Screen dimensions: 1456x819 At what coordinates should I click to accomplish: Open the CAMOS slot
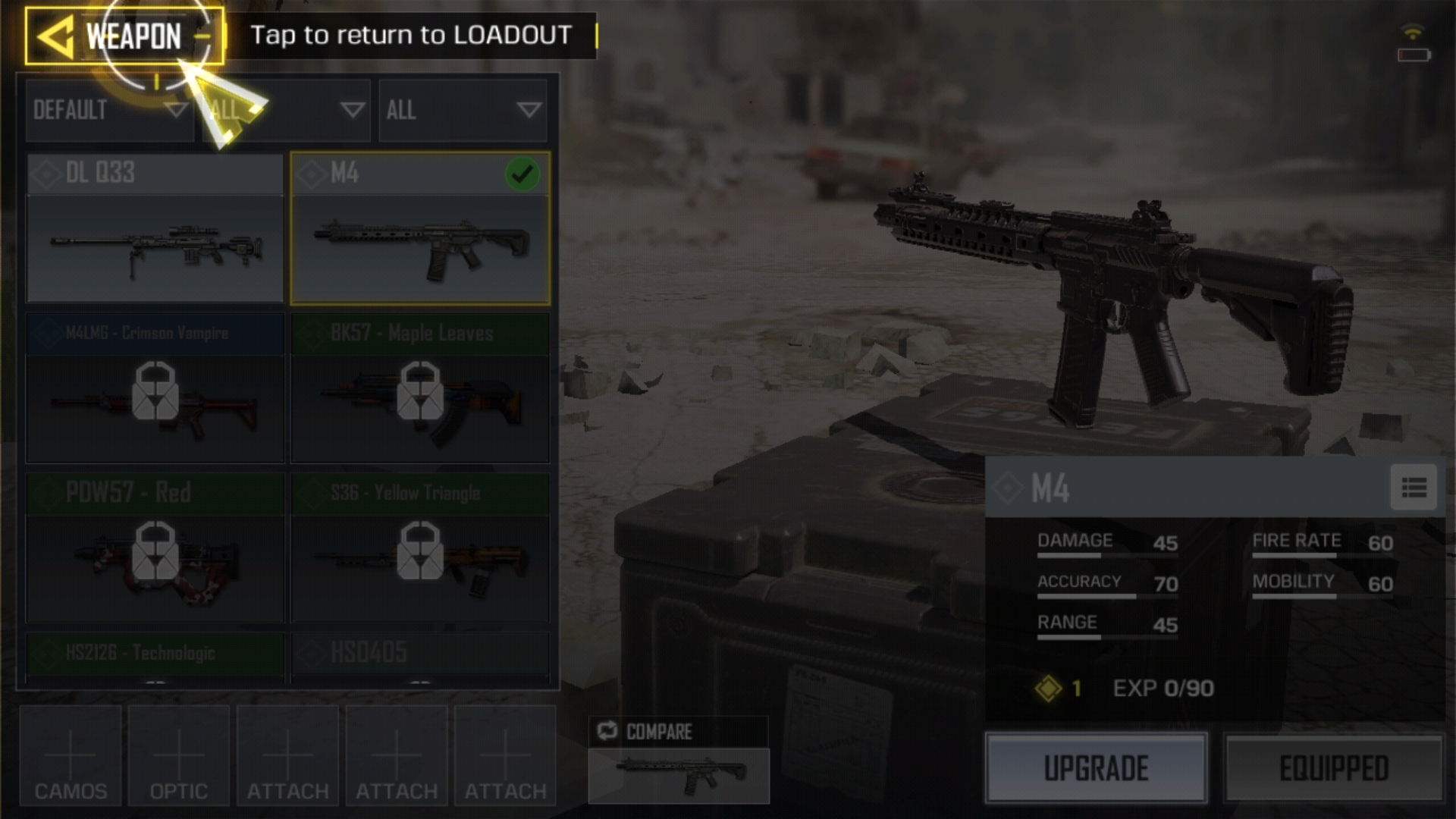pos(71,755)
